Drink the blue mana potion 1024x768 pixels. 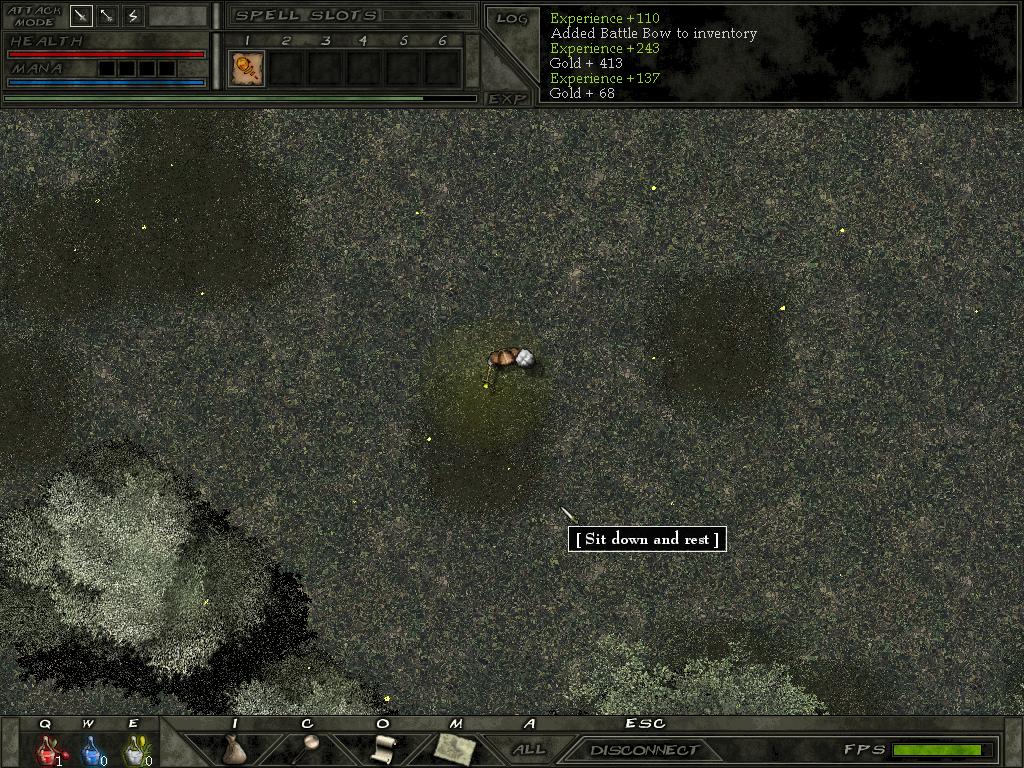(90, 749)
